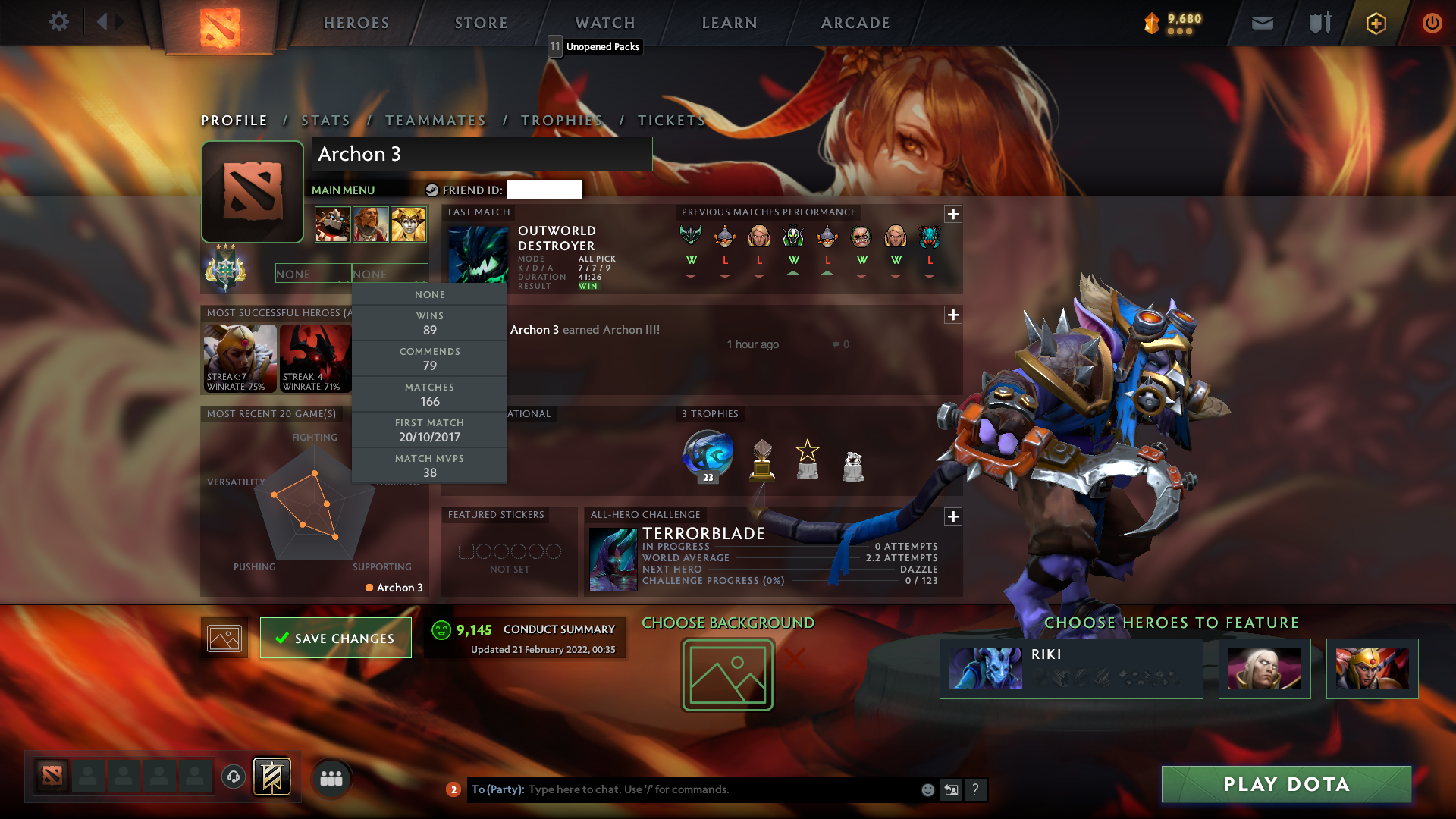Image resolution: width=1456 pixels, height=819 pixels.
Task: Open the ARCADE menu
Action: point(855,23)
